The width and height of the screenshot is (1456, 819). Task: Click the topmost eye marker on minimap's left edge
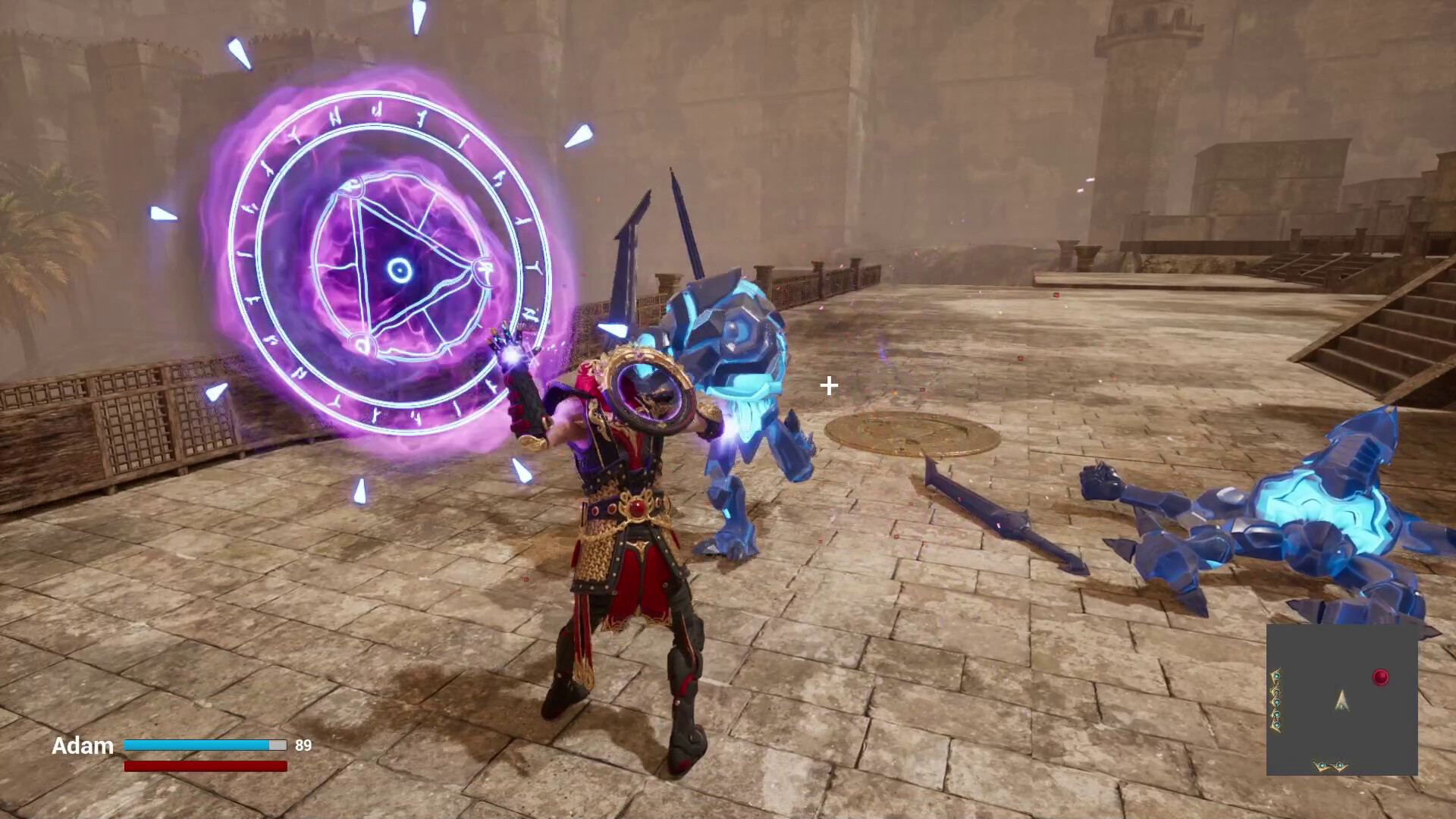[1277, 676]
